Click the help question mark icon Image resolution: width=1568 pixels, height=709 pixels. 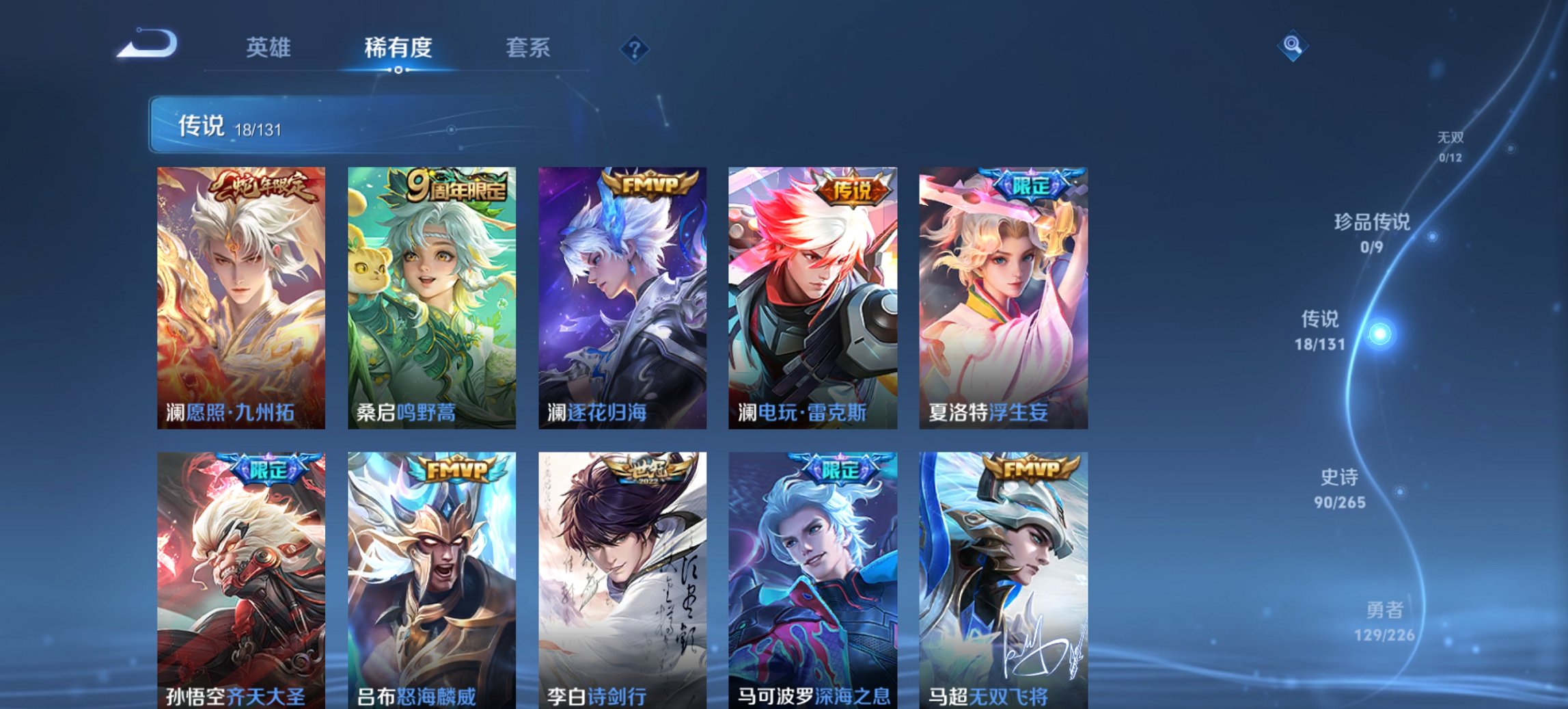click(x=634, y=48)
